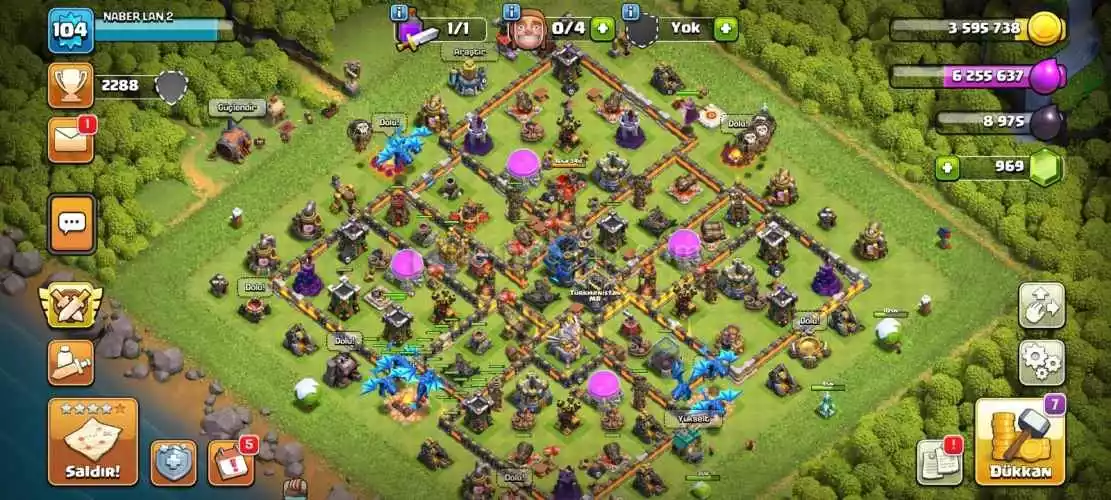Open the trophy ranking button
Viewport: 1111px width, 500px height.
[70, 86]
